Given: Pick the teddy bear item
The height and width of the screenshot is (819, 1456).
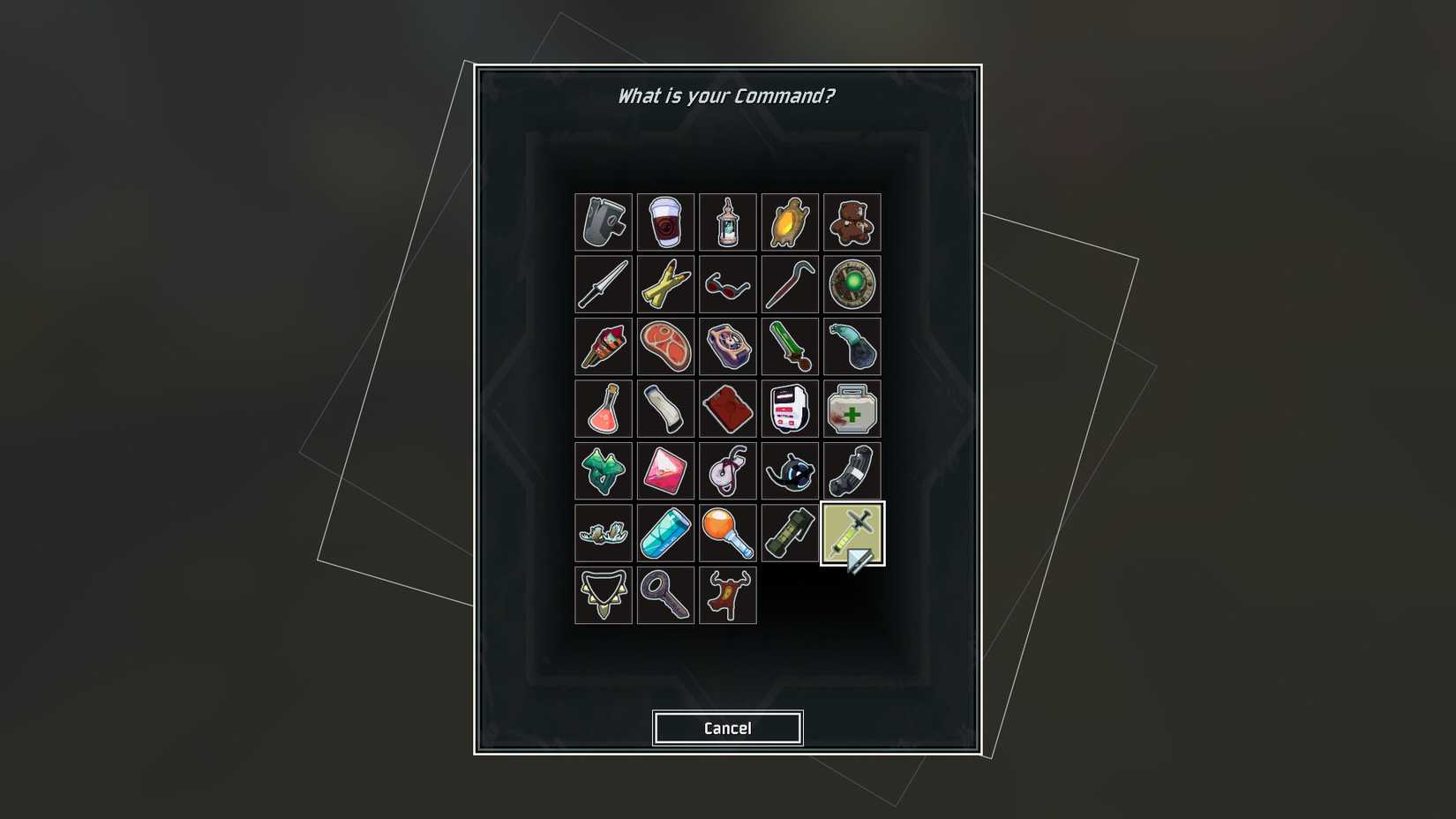Looking at the screenshot, I should coord(852,222).
